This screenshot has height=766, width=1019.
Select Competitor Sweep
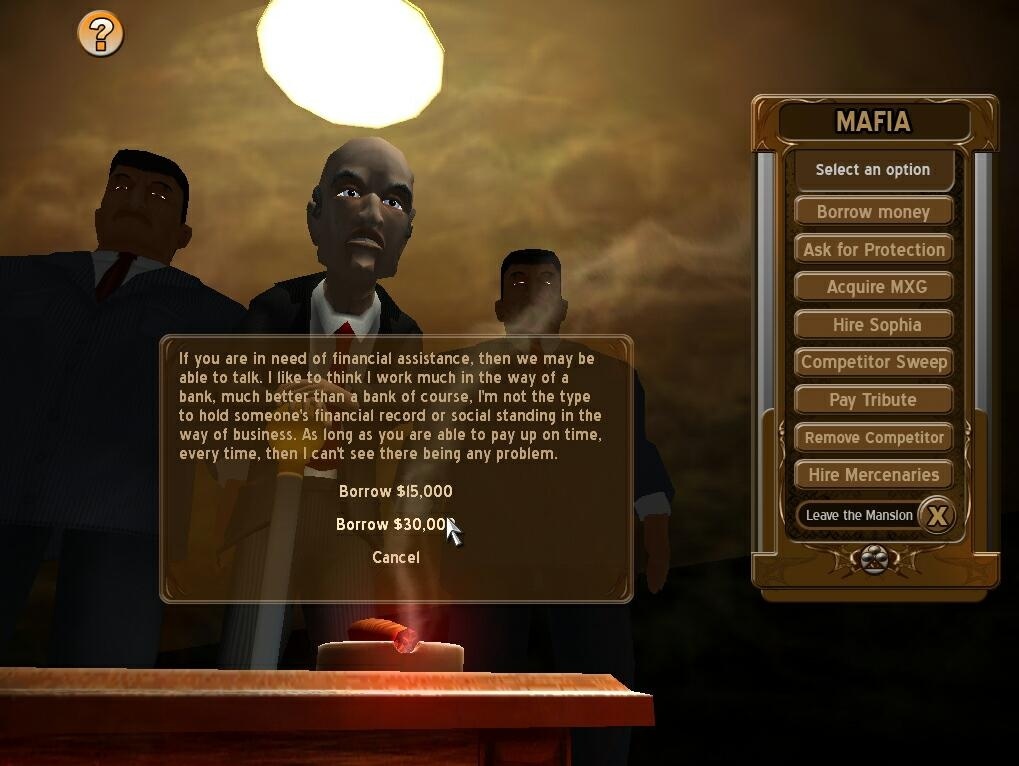click(x=873, y=362)
